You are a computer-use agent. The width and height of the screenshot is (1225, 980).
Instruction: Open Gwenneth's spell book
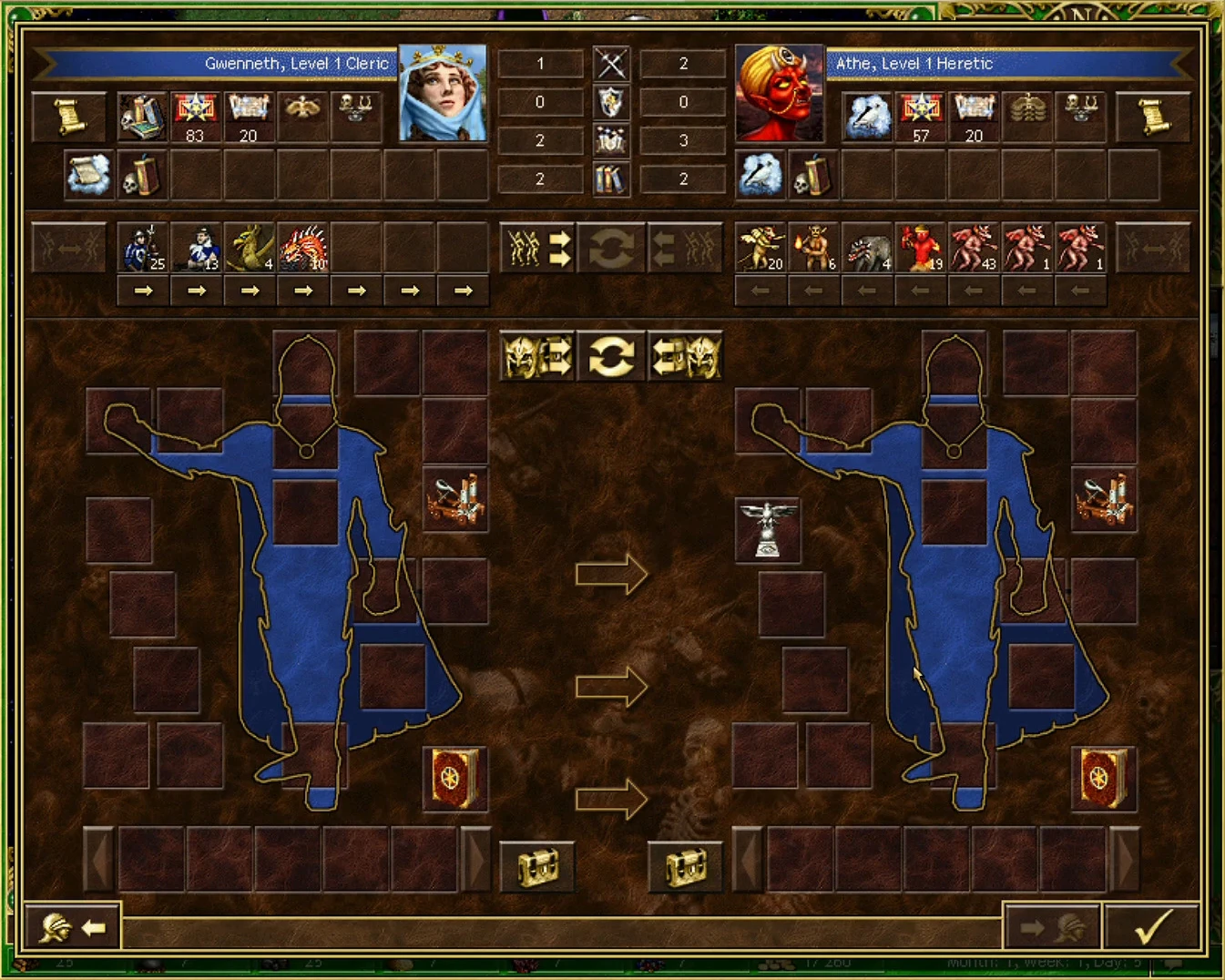pos(454,779)
